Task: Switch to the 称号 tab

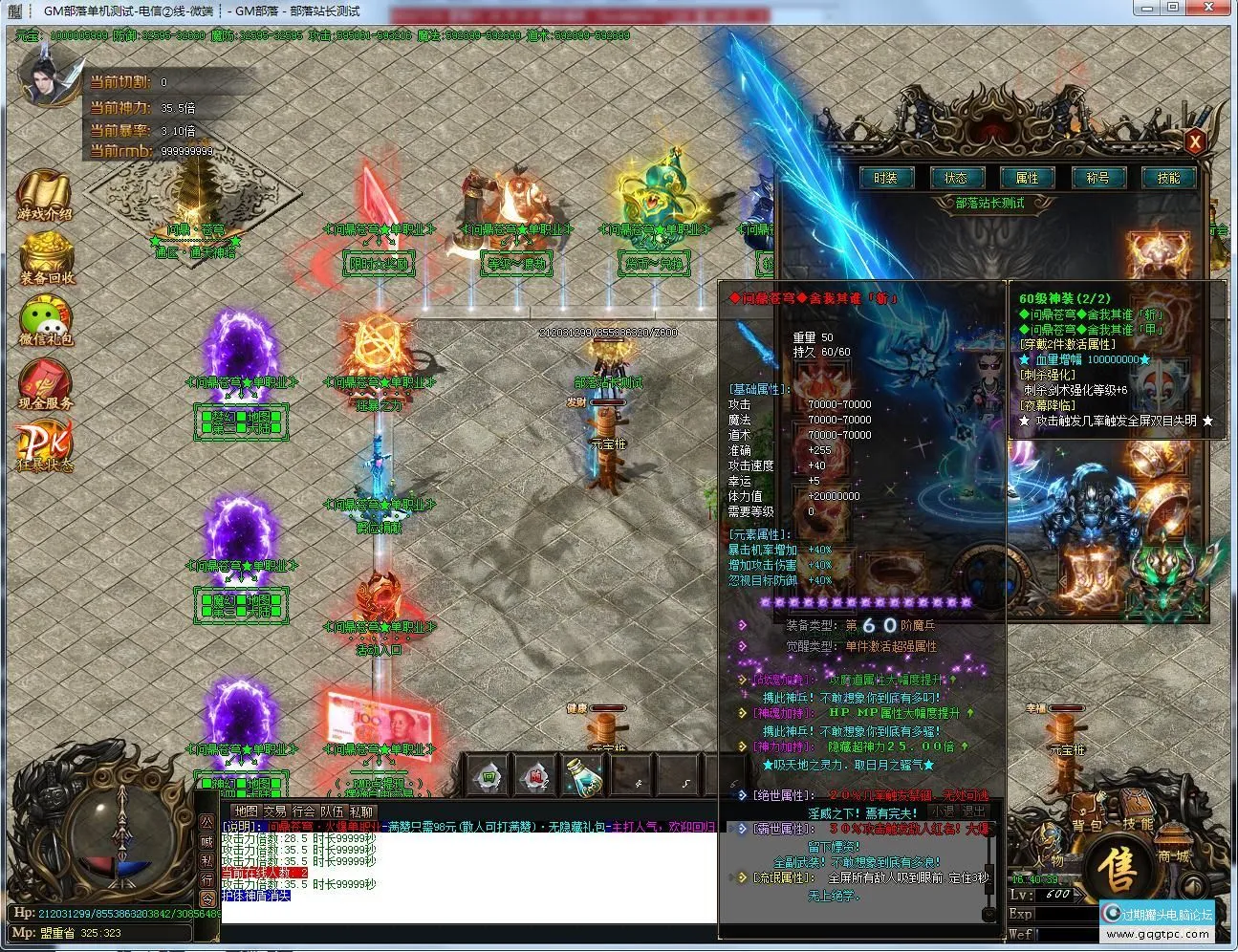Action: pyautogui.click(x=1099, y=178)
